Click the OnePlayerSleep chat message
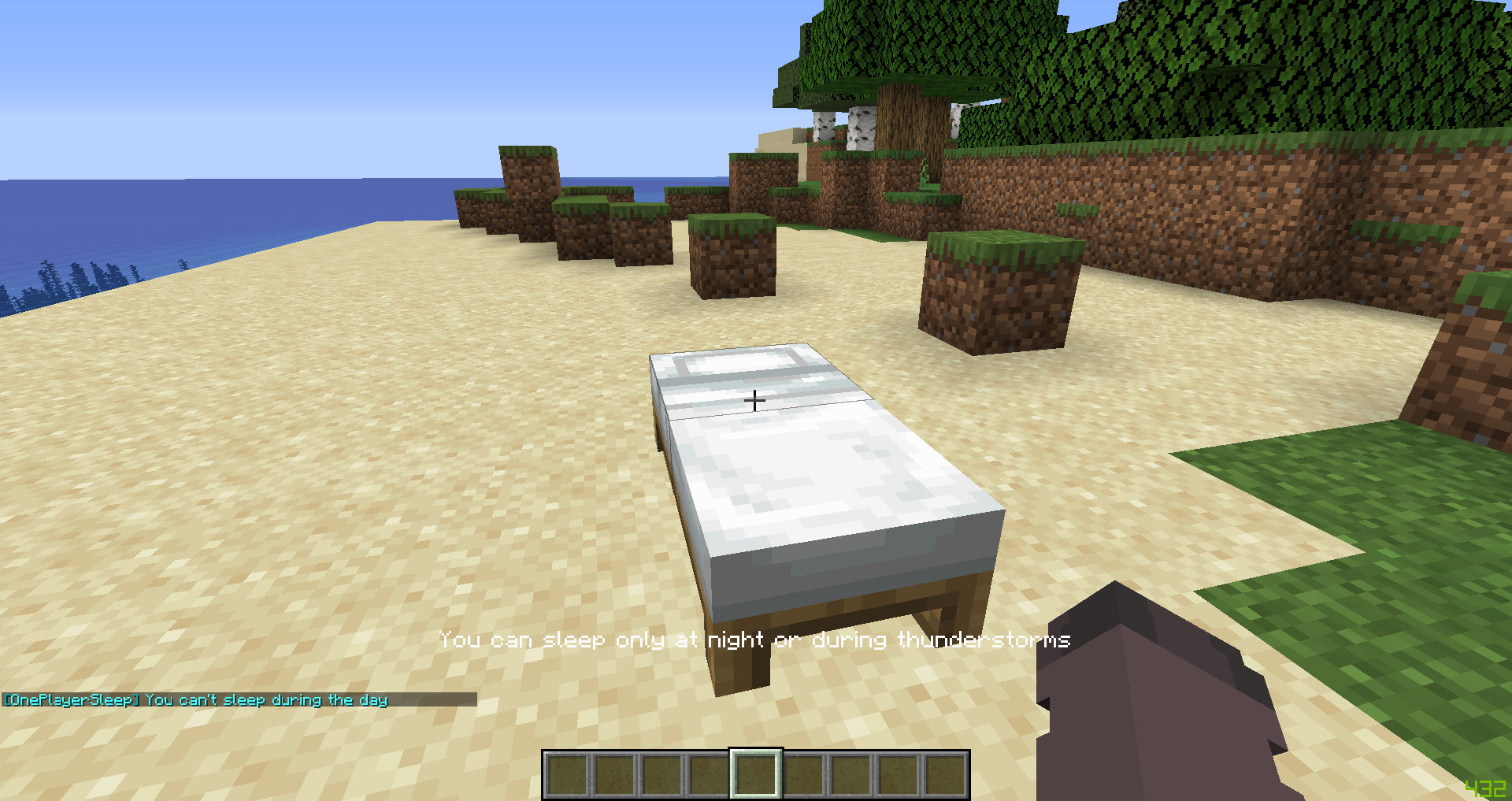 click(x=195, y=699)
